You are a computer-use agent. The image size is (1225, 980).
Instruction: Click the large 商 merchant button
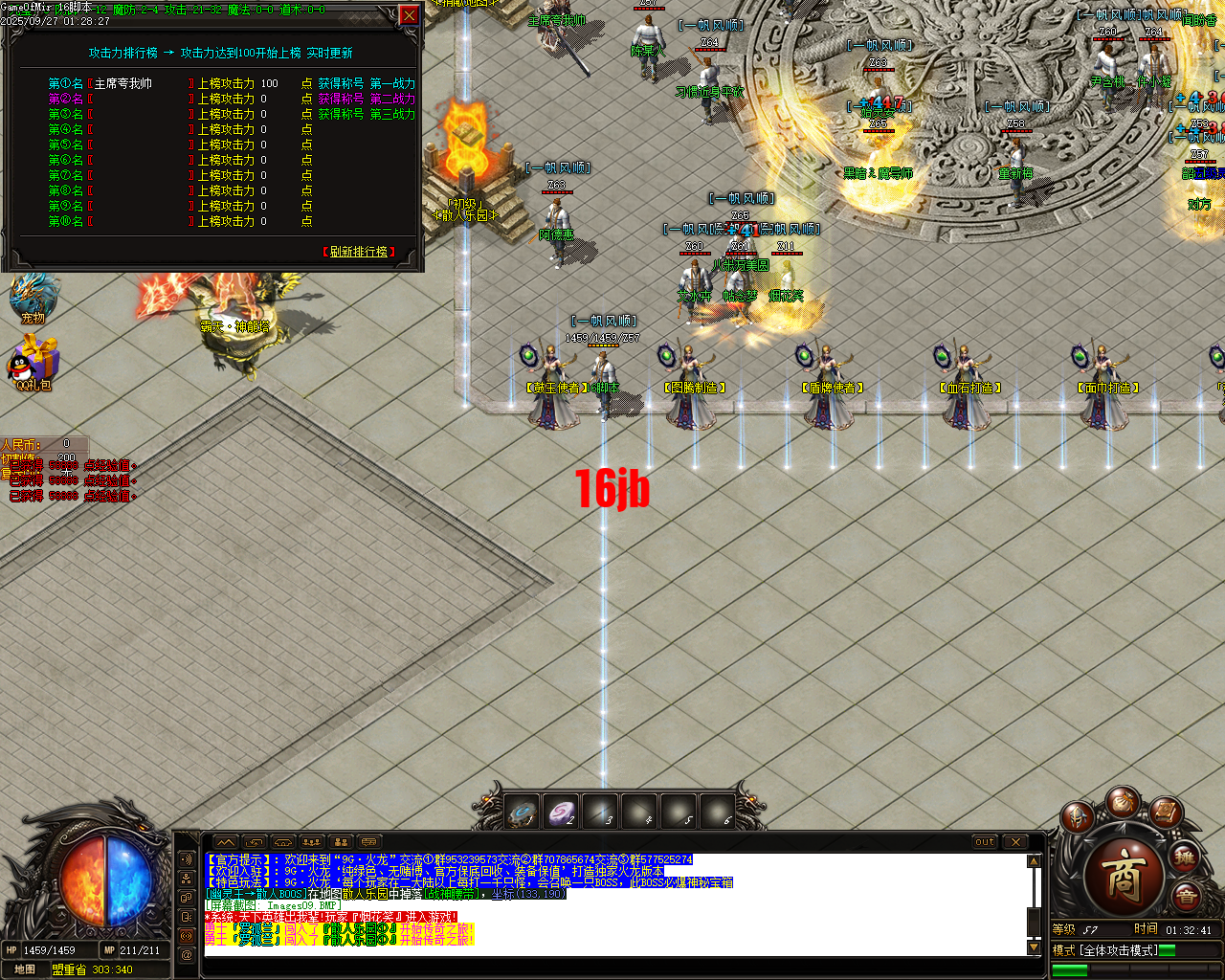[1122, 880]
